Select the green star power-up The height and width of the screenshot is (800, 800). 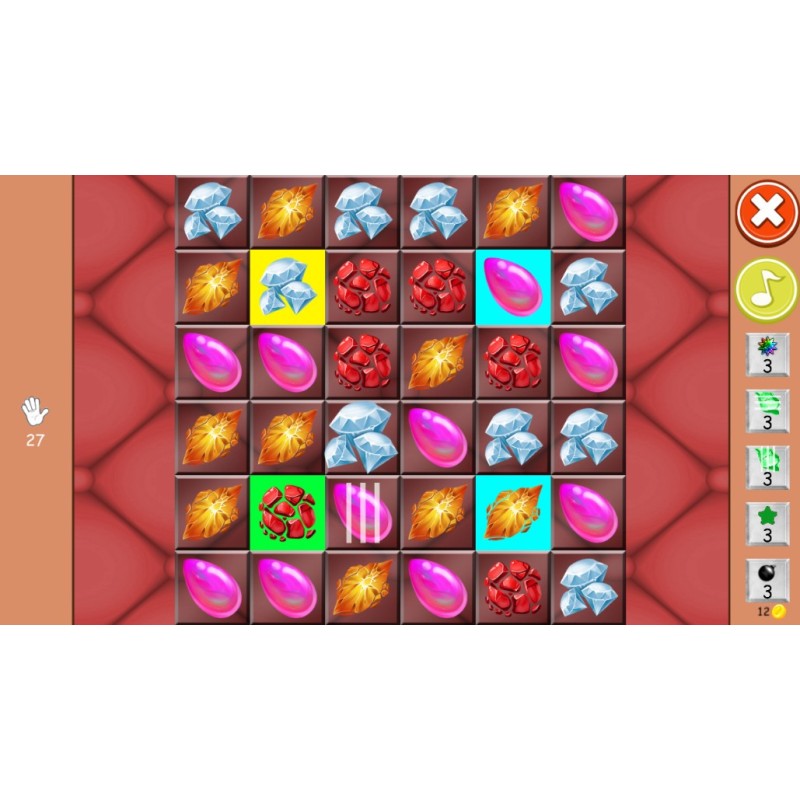767,523
